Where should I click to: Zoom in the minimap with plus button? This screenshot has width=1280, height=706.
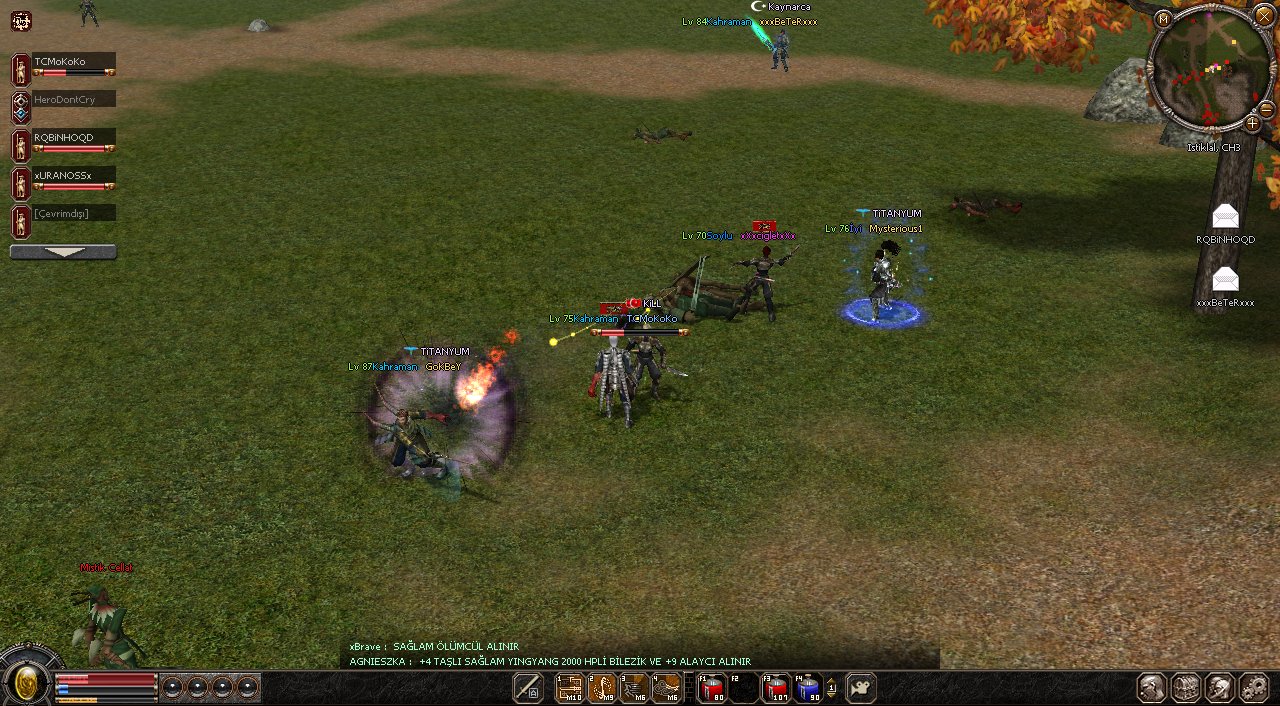pyautogui.click(x=1252, y=124)
